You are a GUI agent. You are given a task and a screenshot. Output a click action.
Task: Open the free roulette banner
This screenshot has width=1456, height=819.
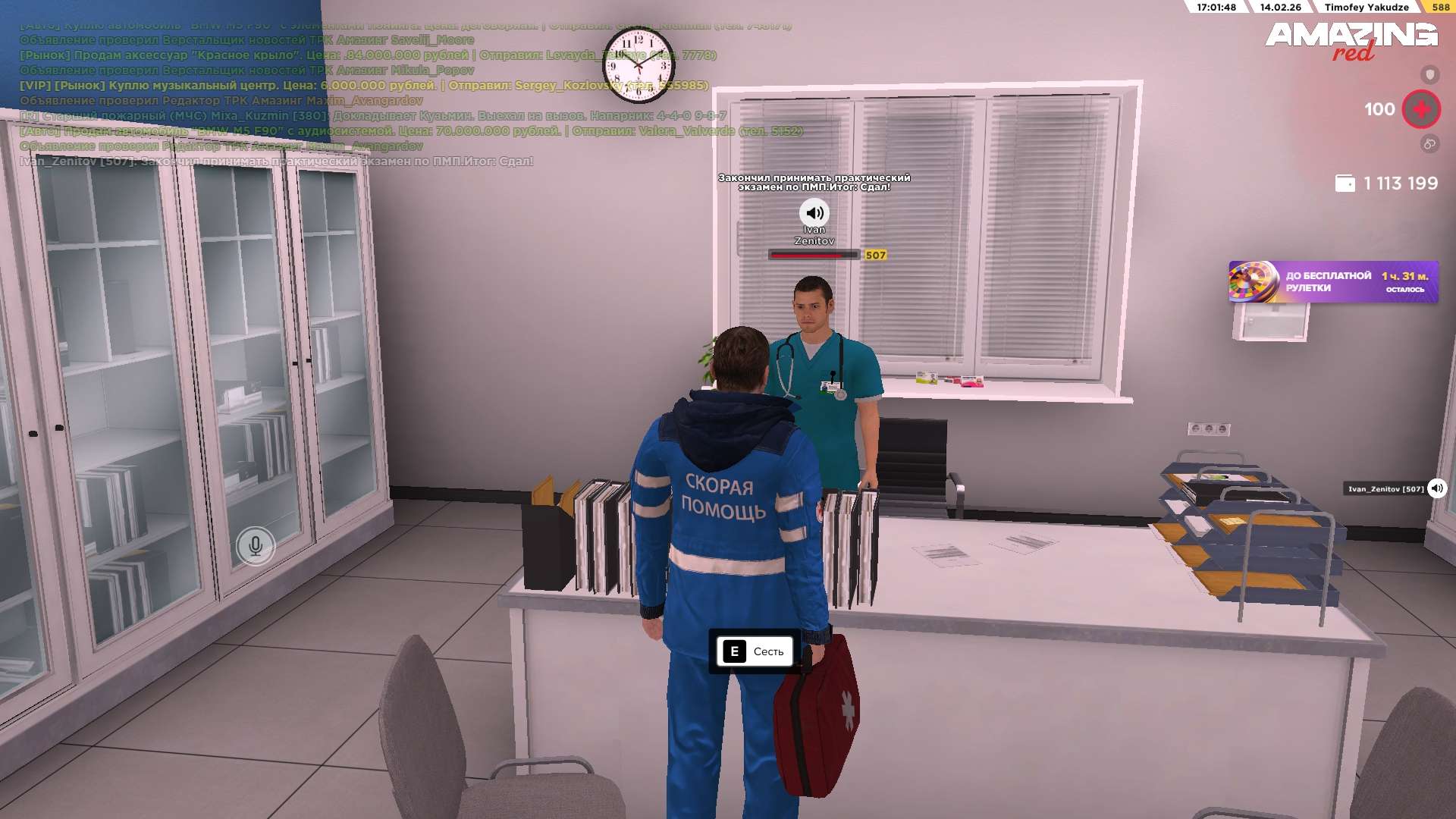pyautogui.click(x=1332, y=282)
